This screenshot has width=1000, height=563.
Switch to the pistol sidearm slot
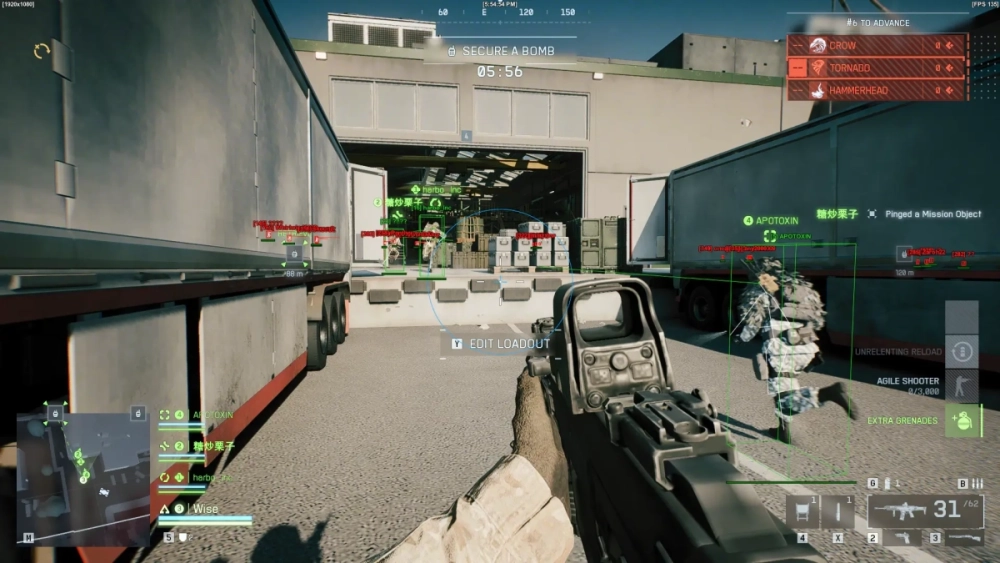(x=903, y=538)
